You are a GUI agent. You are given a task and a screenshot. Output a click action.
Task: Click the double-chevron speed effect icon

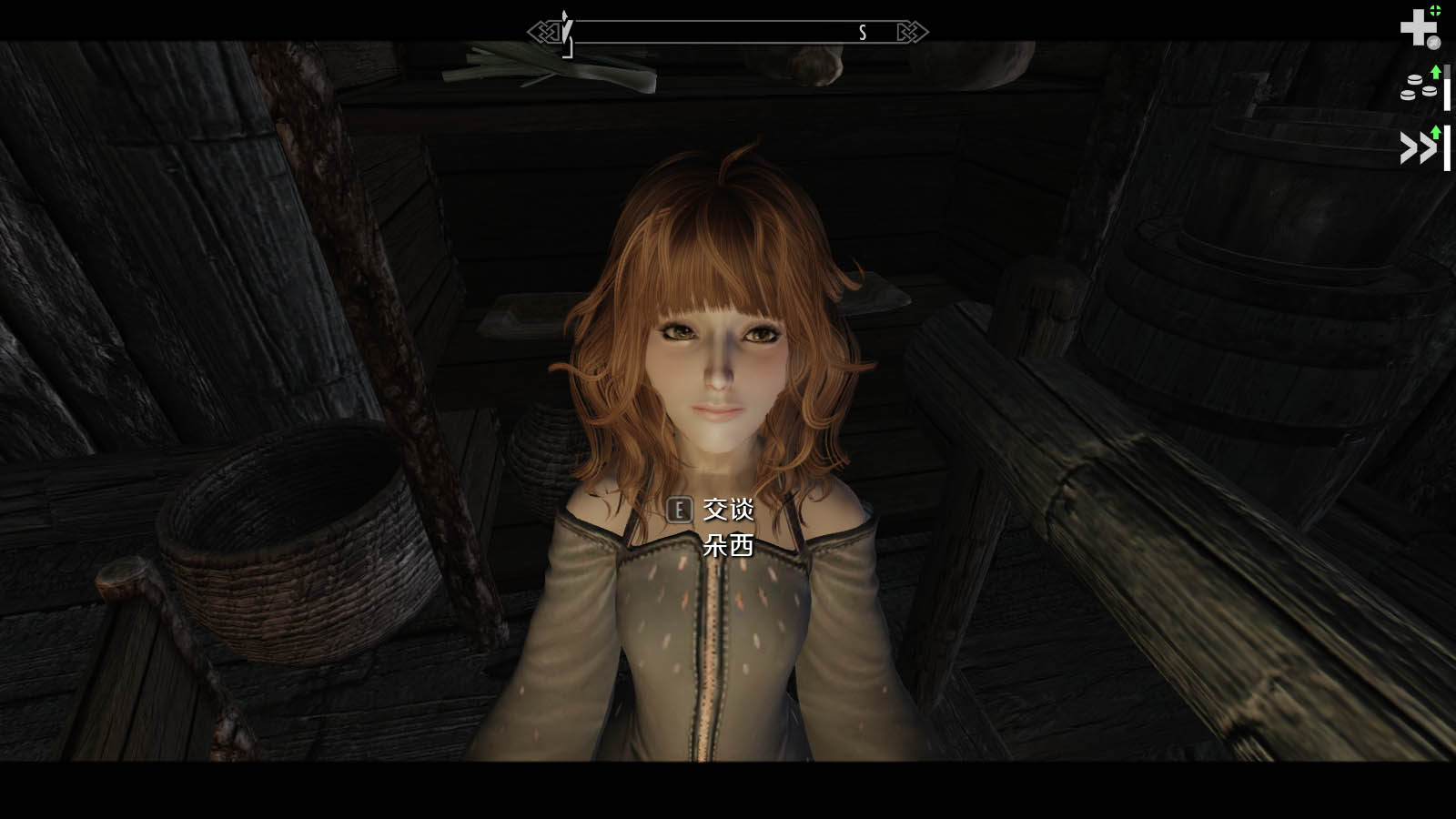point(1419,147)
